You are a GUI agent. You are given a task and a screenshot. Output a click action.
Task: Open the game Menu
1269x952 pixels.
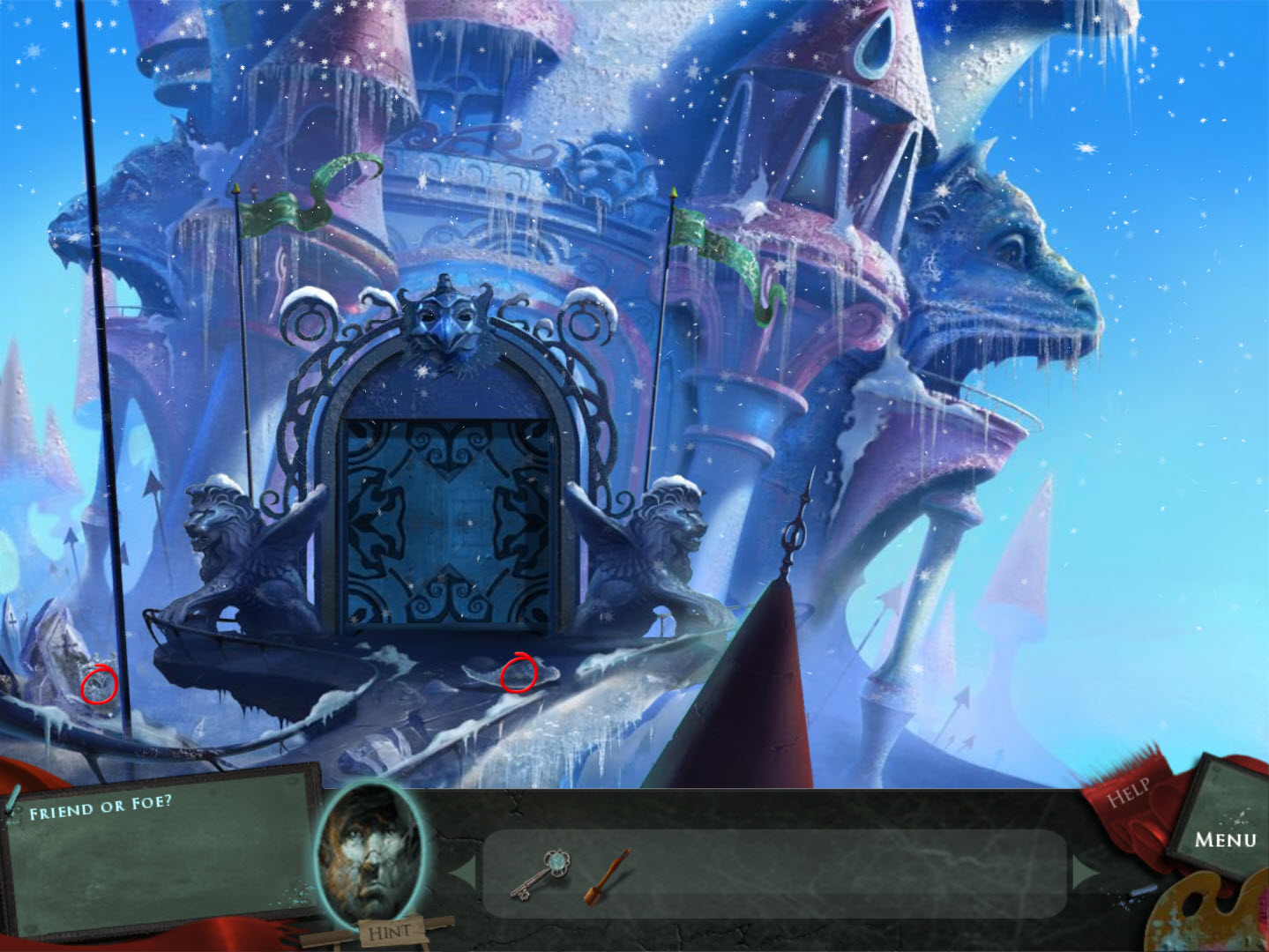[1226, 840]
